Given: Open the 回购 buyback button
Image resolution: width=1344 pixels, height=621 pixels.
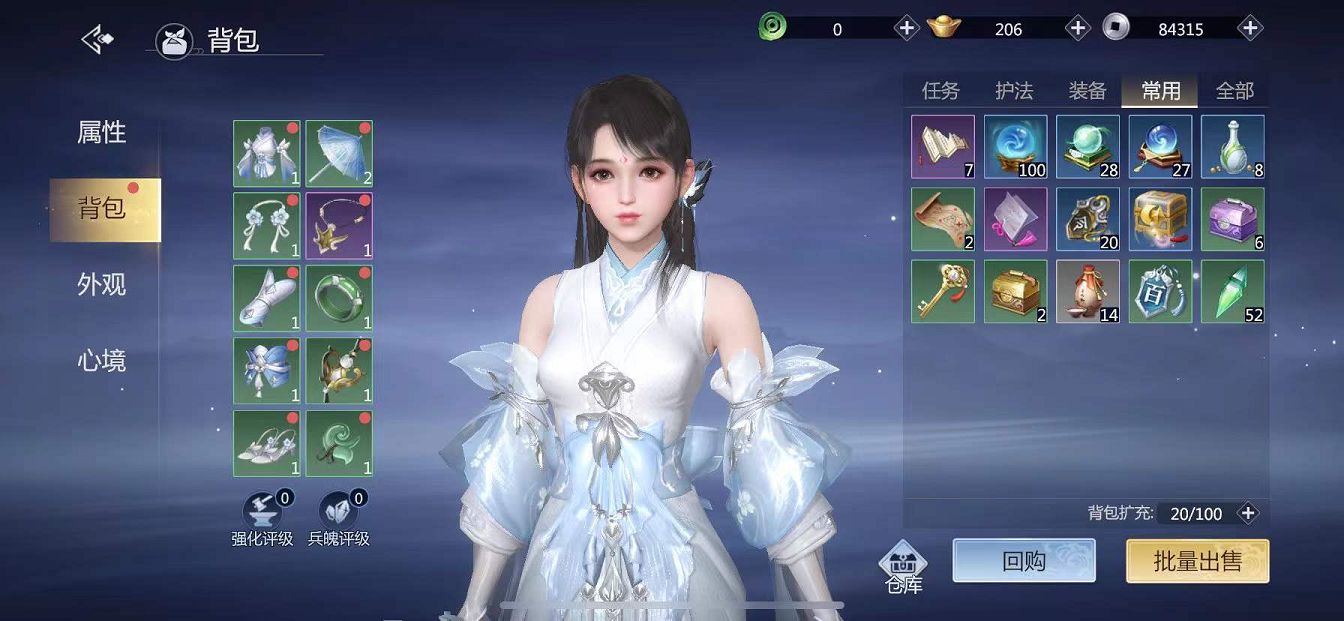Looking at the screenshot, I should [x=1024, y=561].
